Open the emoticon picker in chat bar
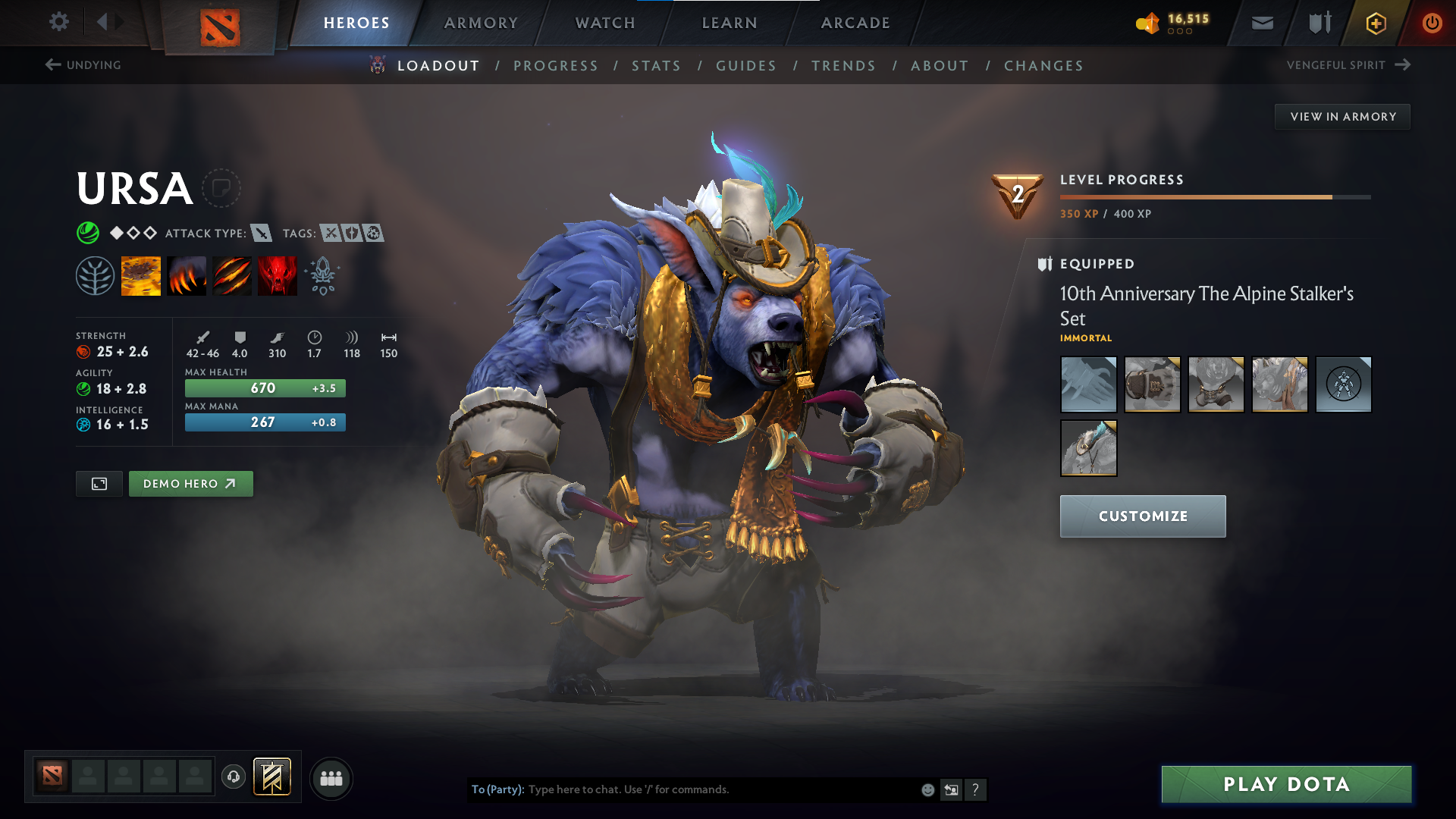The image size is (1456, 819). click(x=927, y=789)
